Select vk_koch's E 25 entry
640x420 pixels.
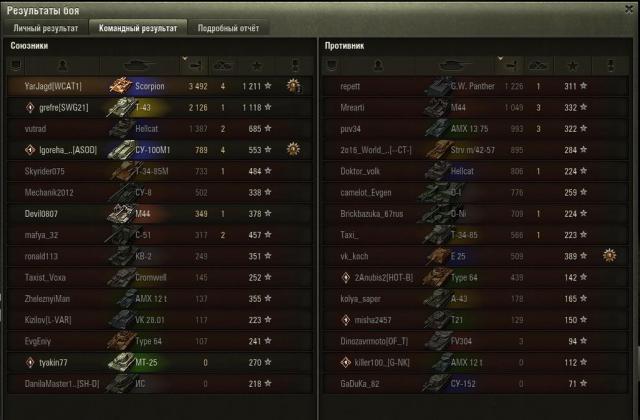tap(470, 255)
